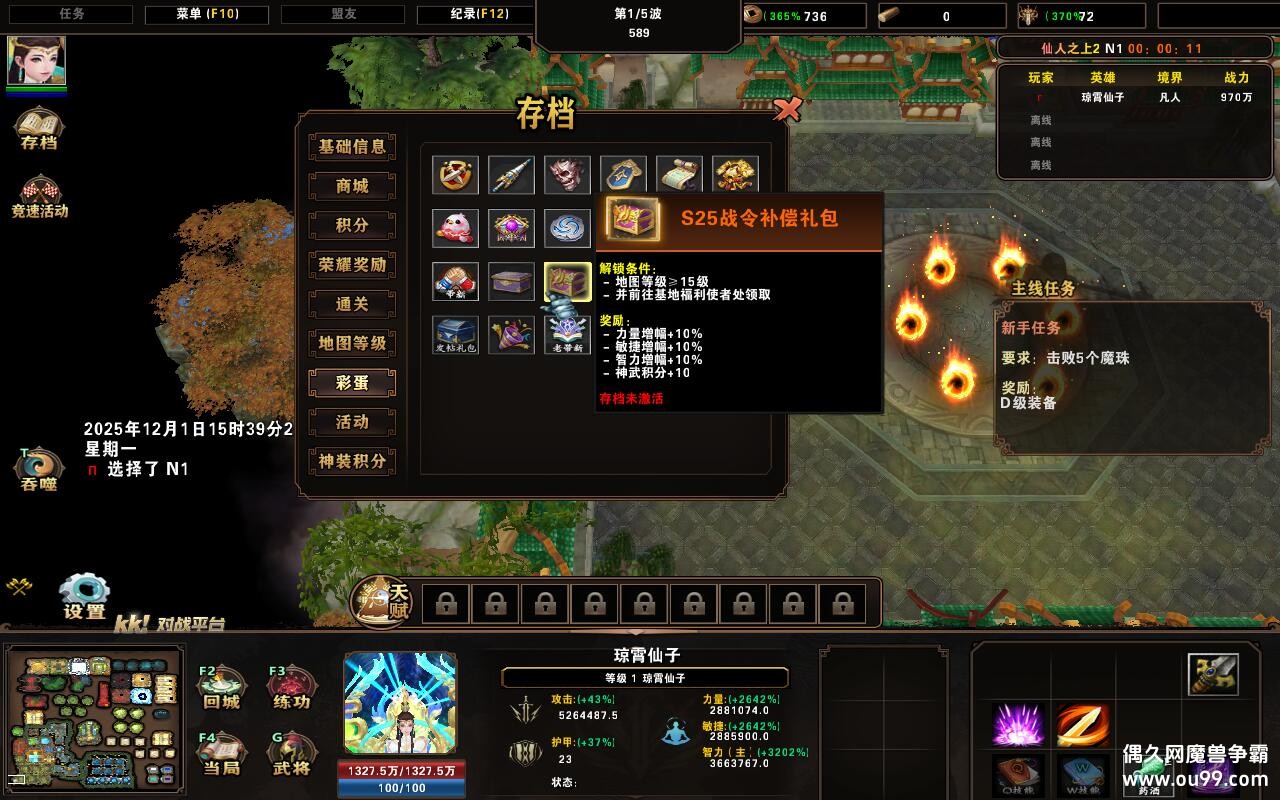Click the 回城 (F2) town portal button

click(222, 687)
